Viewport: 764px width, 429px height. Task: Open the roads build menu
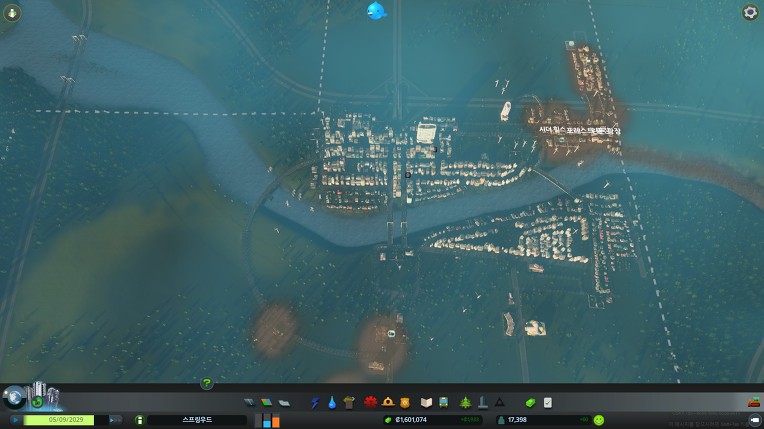[250, 402]
